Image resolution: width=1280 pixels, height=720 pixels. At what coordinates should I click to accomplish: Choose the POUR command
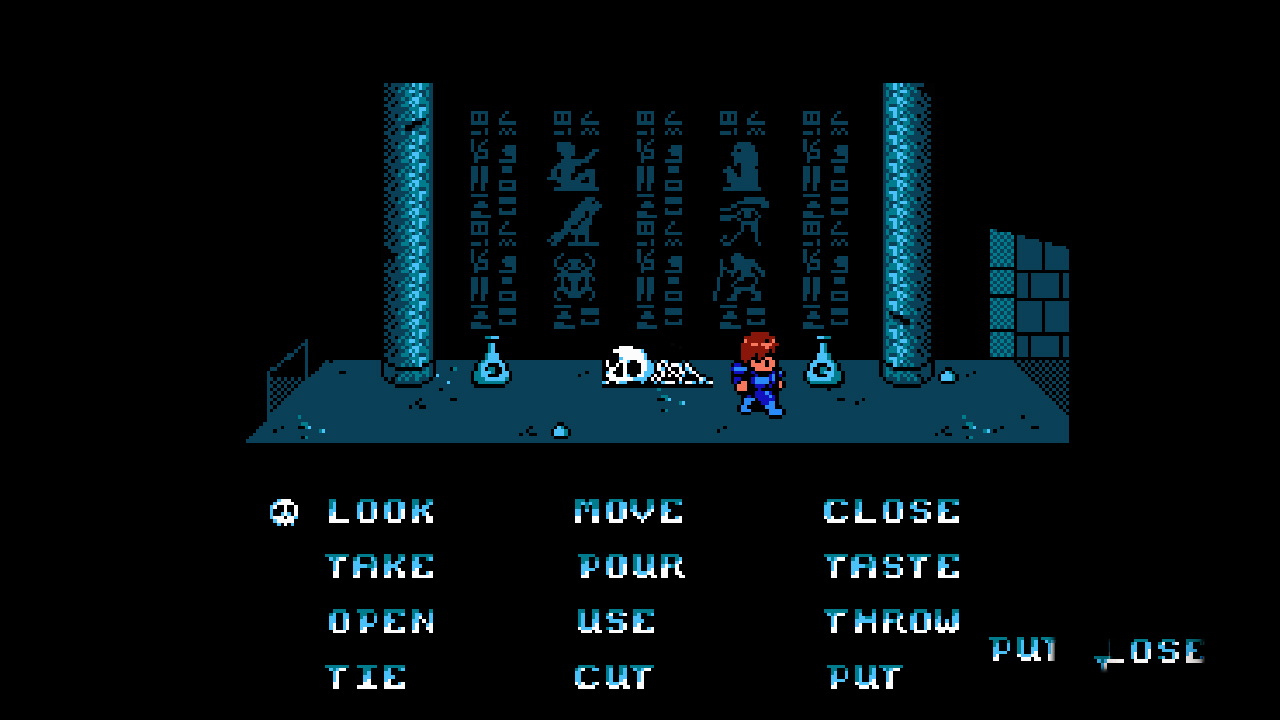(x=631, y=566)
